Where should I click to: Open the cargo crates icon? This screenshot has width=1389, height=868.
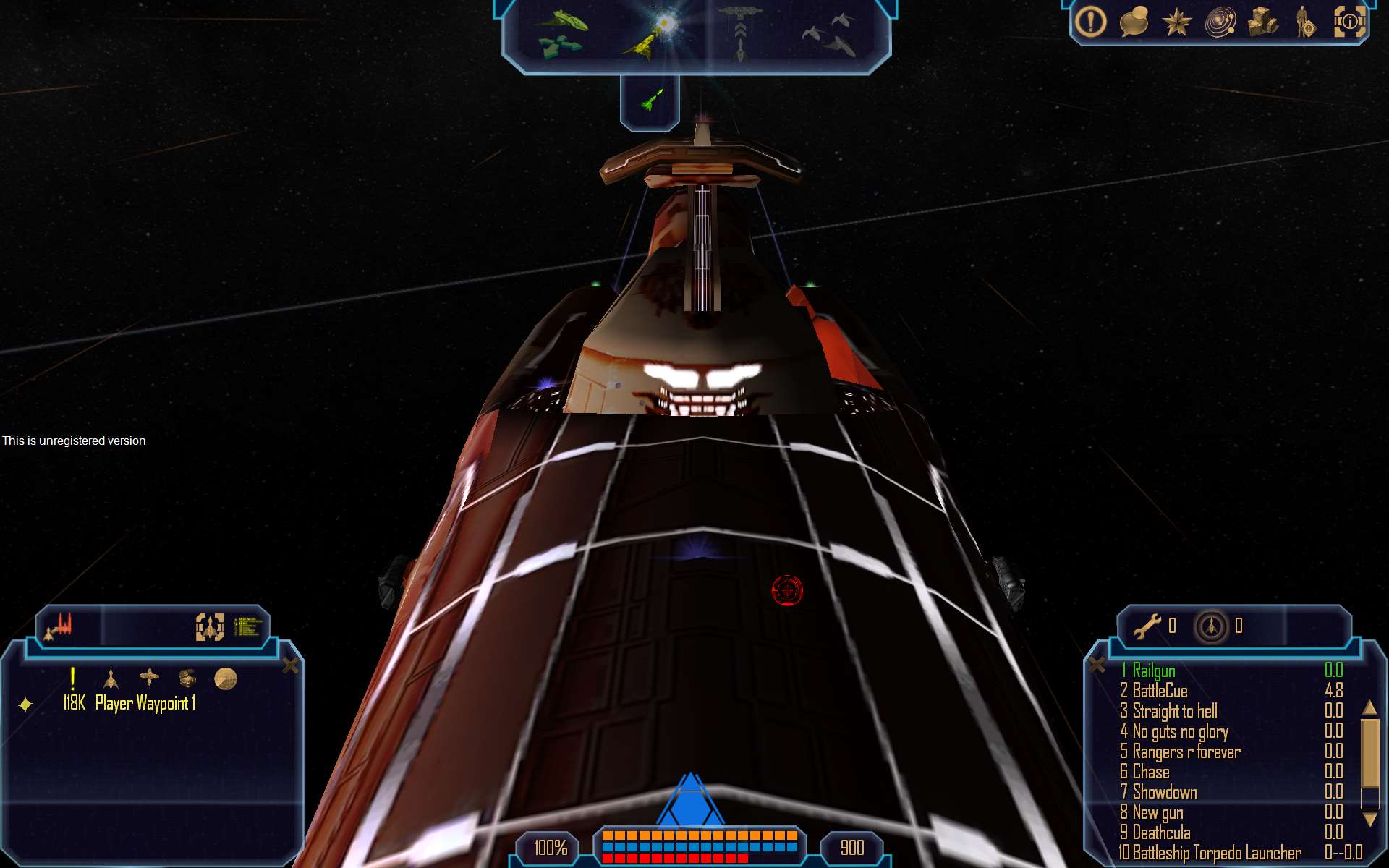coord(1263,22)
